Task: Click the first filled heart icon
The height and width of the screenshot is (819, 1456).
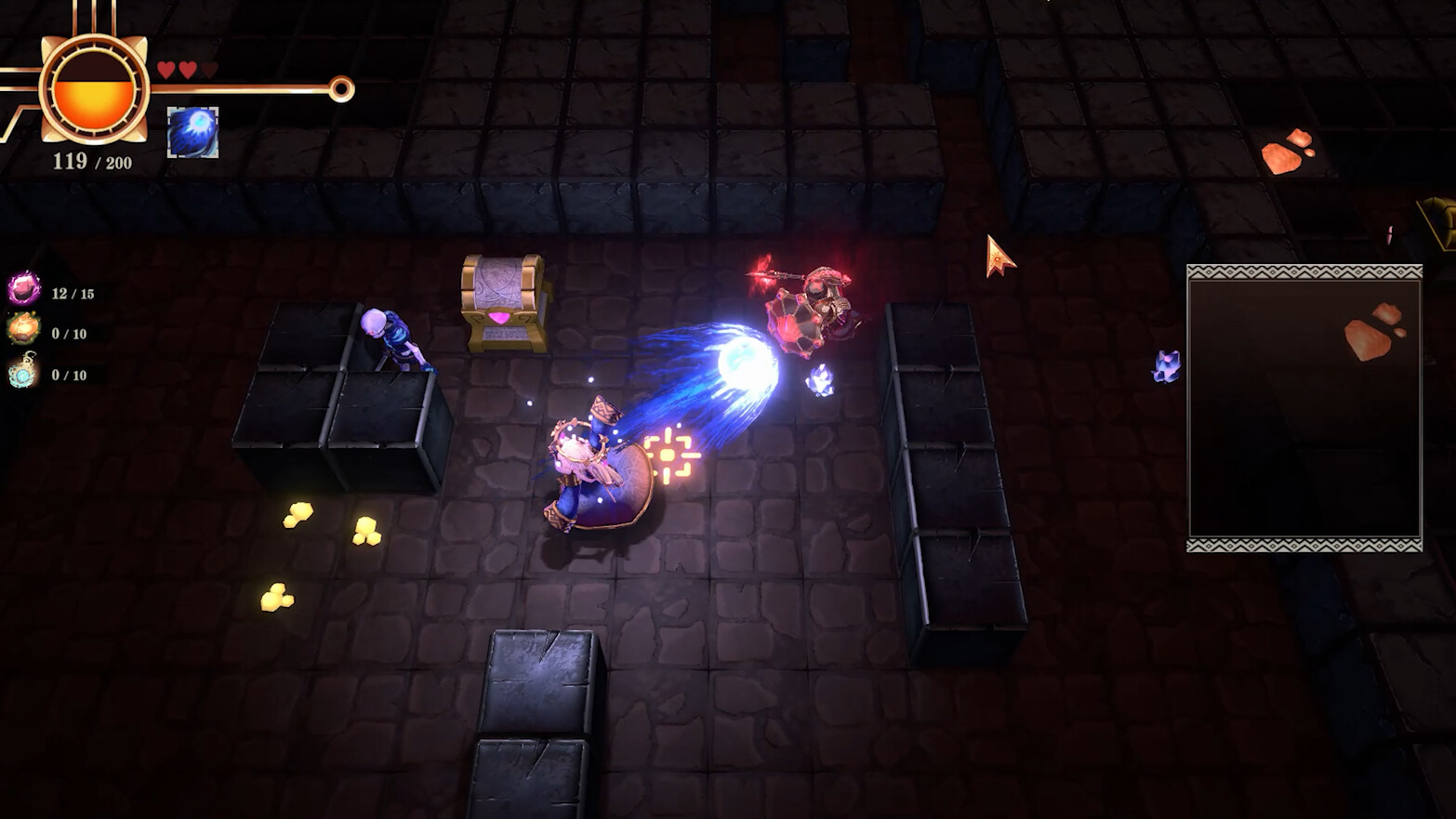Action: pyautogui.click(x=165, y=69)
